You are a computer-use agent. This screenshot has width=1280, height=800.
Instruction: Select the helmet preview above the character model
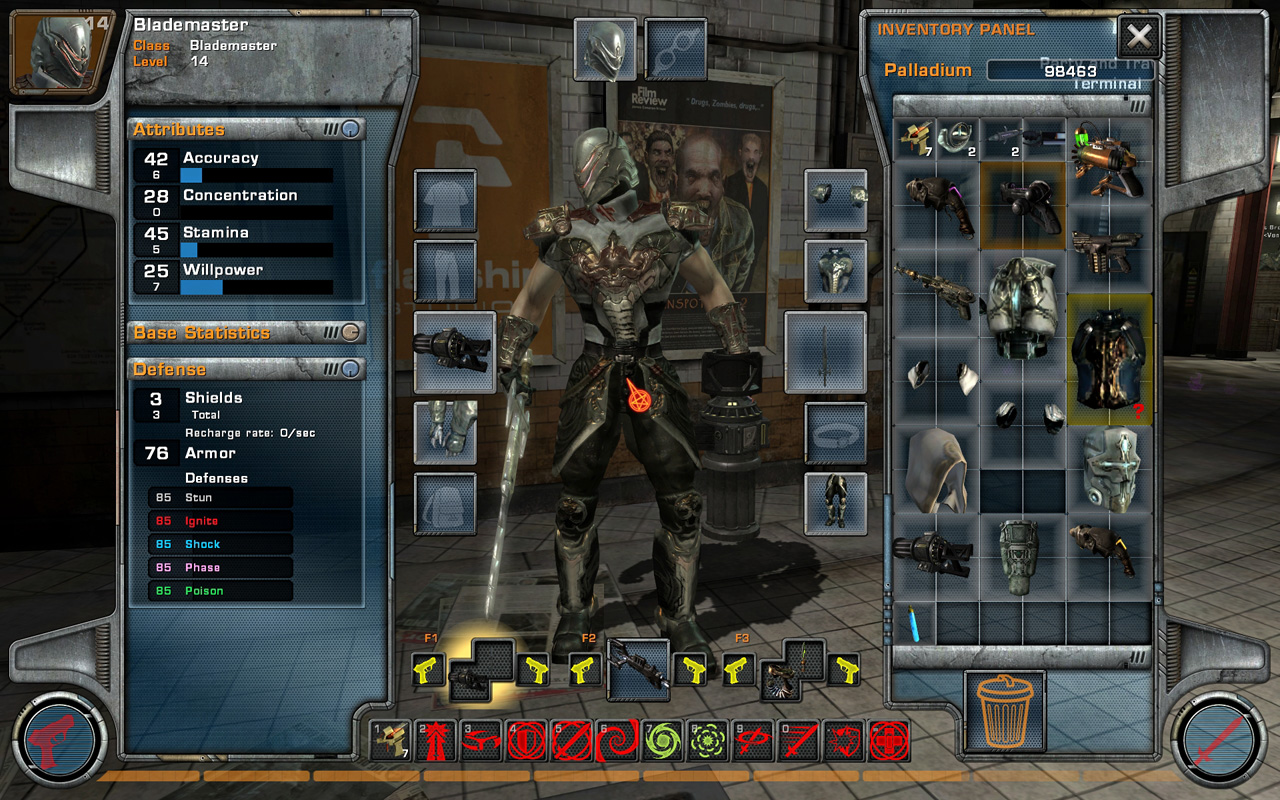click(x=608, y=48)
